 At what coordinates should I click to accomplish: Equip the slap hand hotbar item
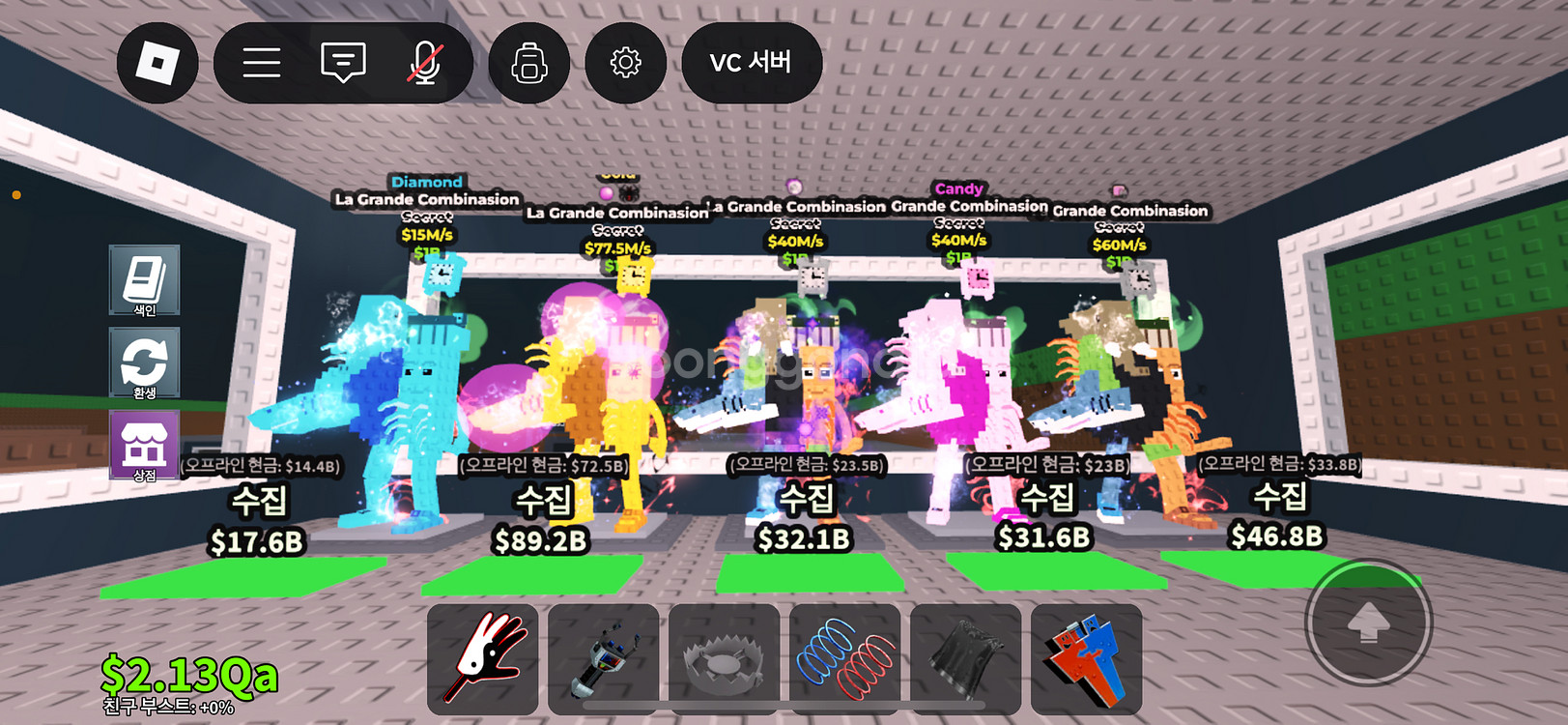(x=482, y=659)
